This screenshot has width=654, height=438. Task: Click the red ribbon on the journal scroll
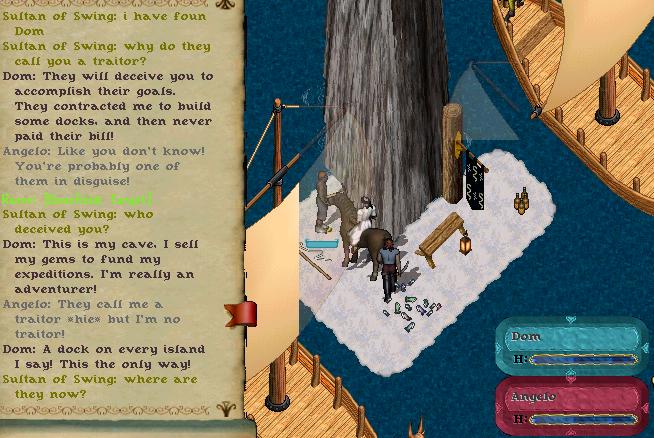click(242, 314)
